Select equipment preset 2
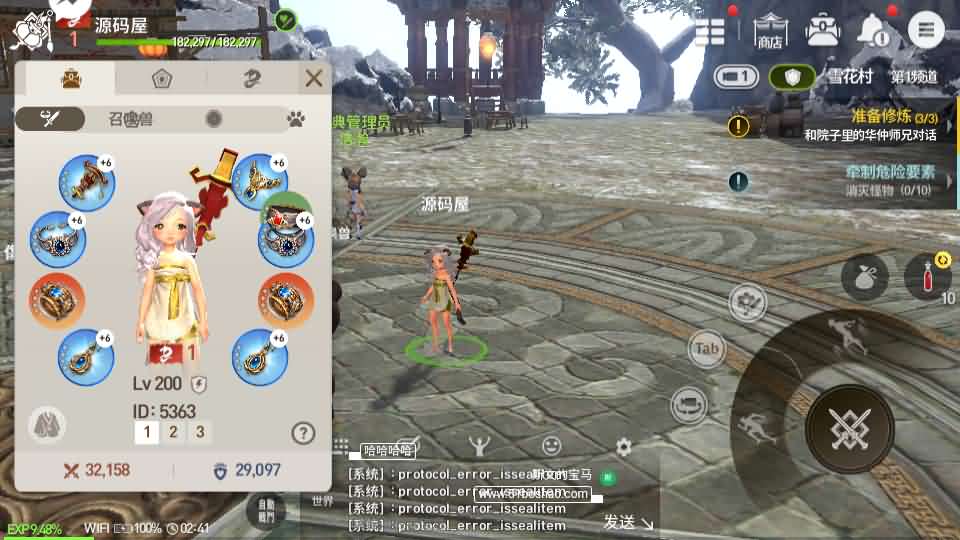This screenshot has height=540, width=960. click(x=173, y=432)
